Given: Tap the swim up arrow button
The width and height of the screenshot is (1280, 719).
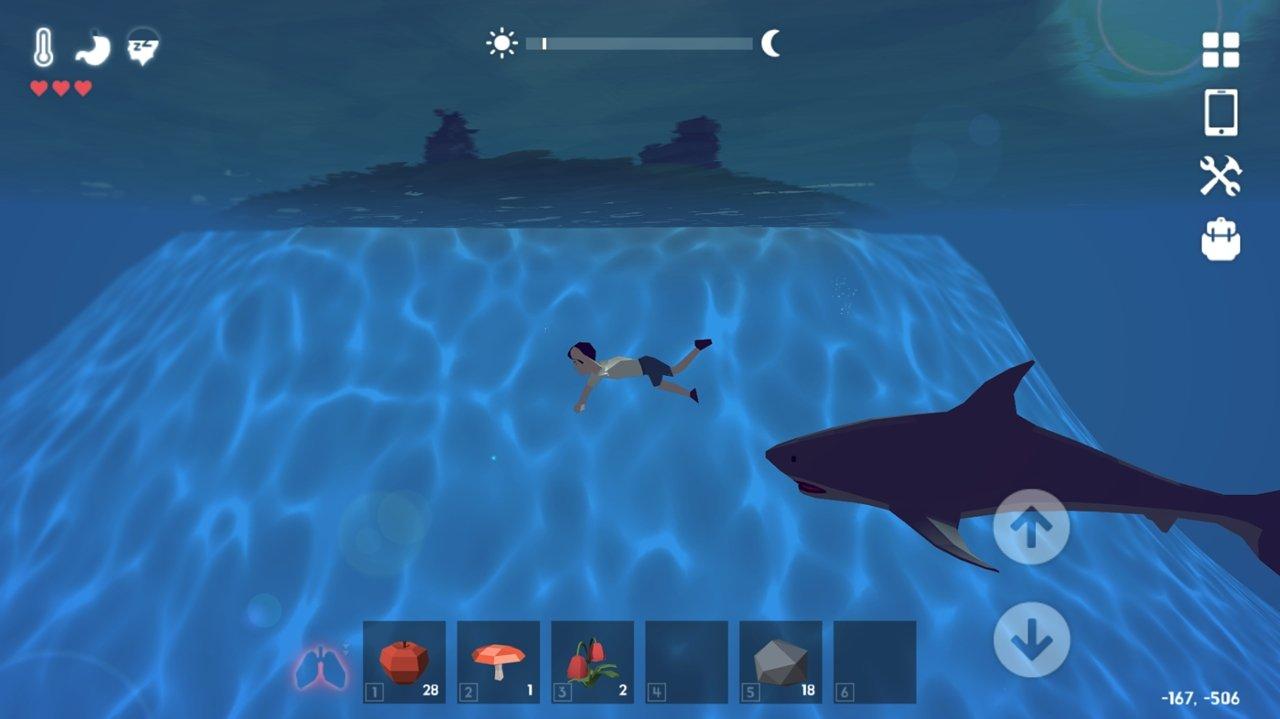Looking at the screenshot, I should (1031, 527).
